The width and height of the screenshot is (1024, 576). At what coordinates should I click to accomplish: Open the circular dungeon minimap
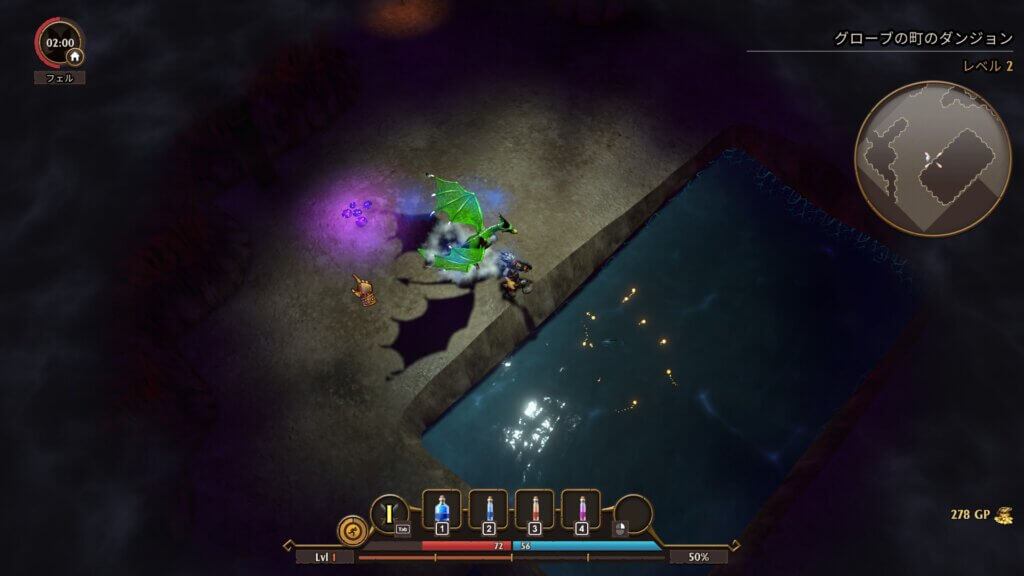(919, 159)
